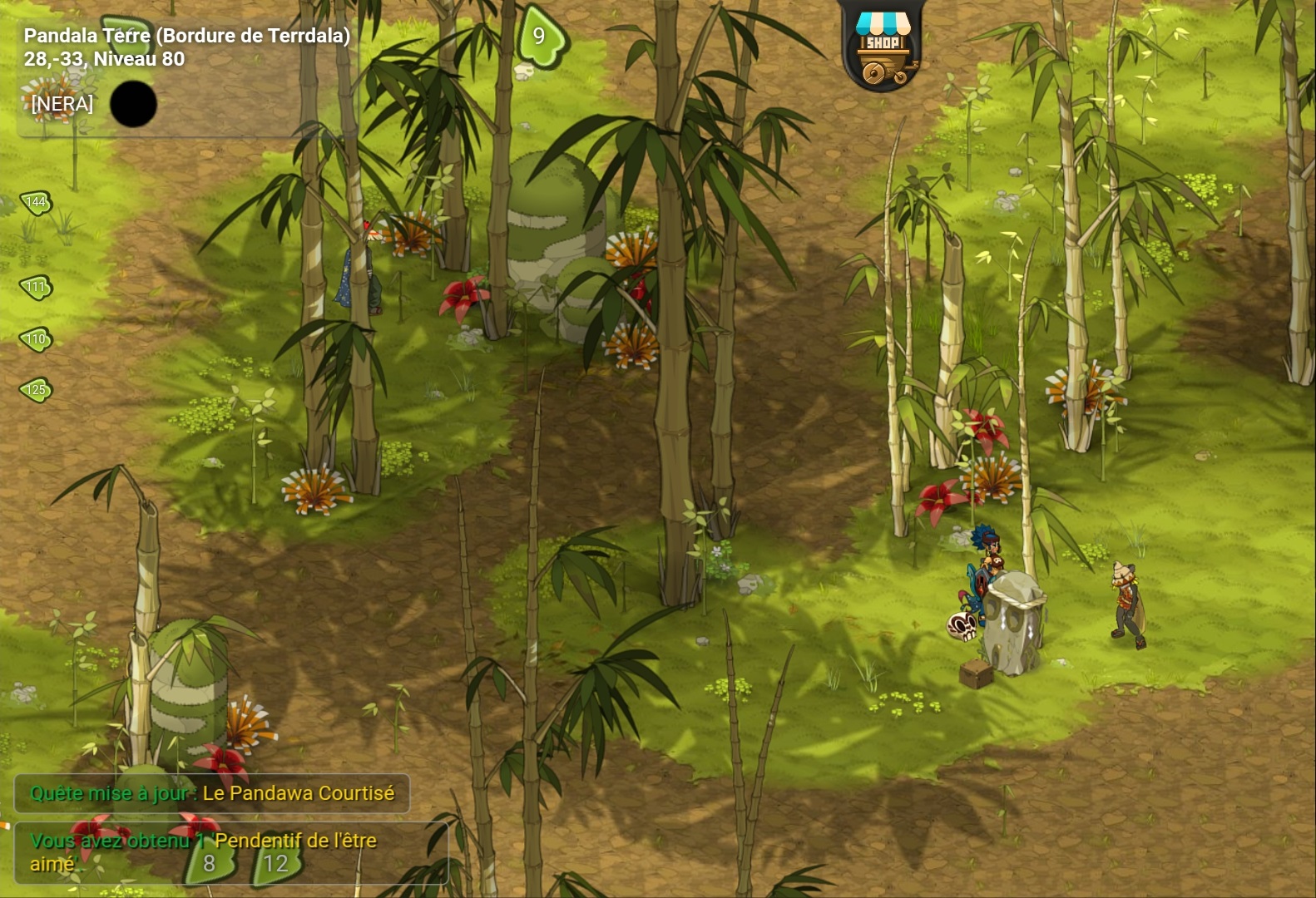Click the leaf marker numbered 12
1316x898 pixels.
click(275, 864)
